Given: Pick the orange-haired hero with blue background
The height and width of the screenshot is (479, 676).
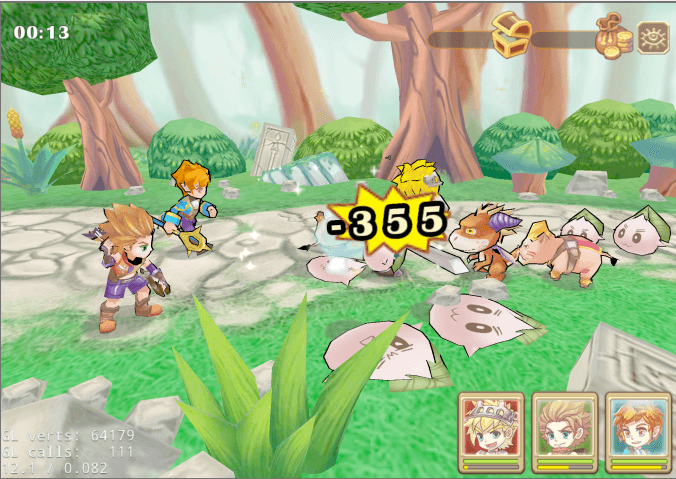Looking at the screenshot, I should [x=638, y=427].
